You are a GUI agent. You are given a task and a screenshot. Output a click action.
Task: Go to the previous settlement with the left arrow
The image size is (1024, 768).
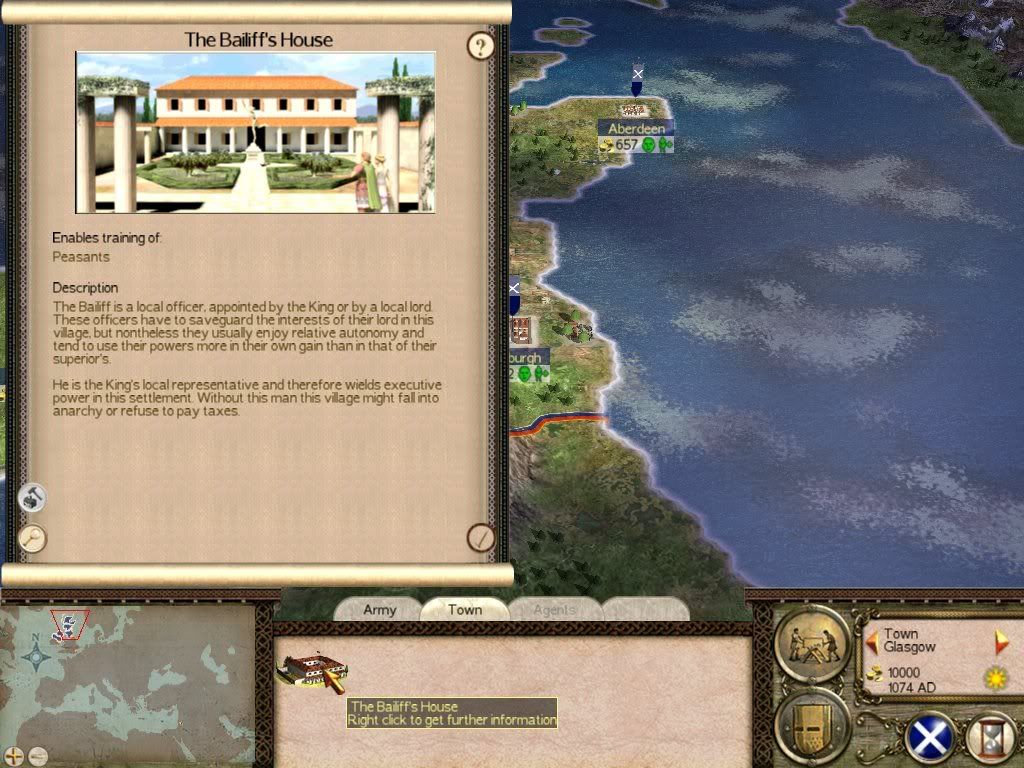point(871,641)
